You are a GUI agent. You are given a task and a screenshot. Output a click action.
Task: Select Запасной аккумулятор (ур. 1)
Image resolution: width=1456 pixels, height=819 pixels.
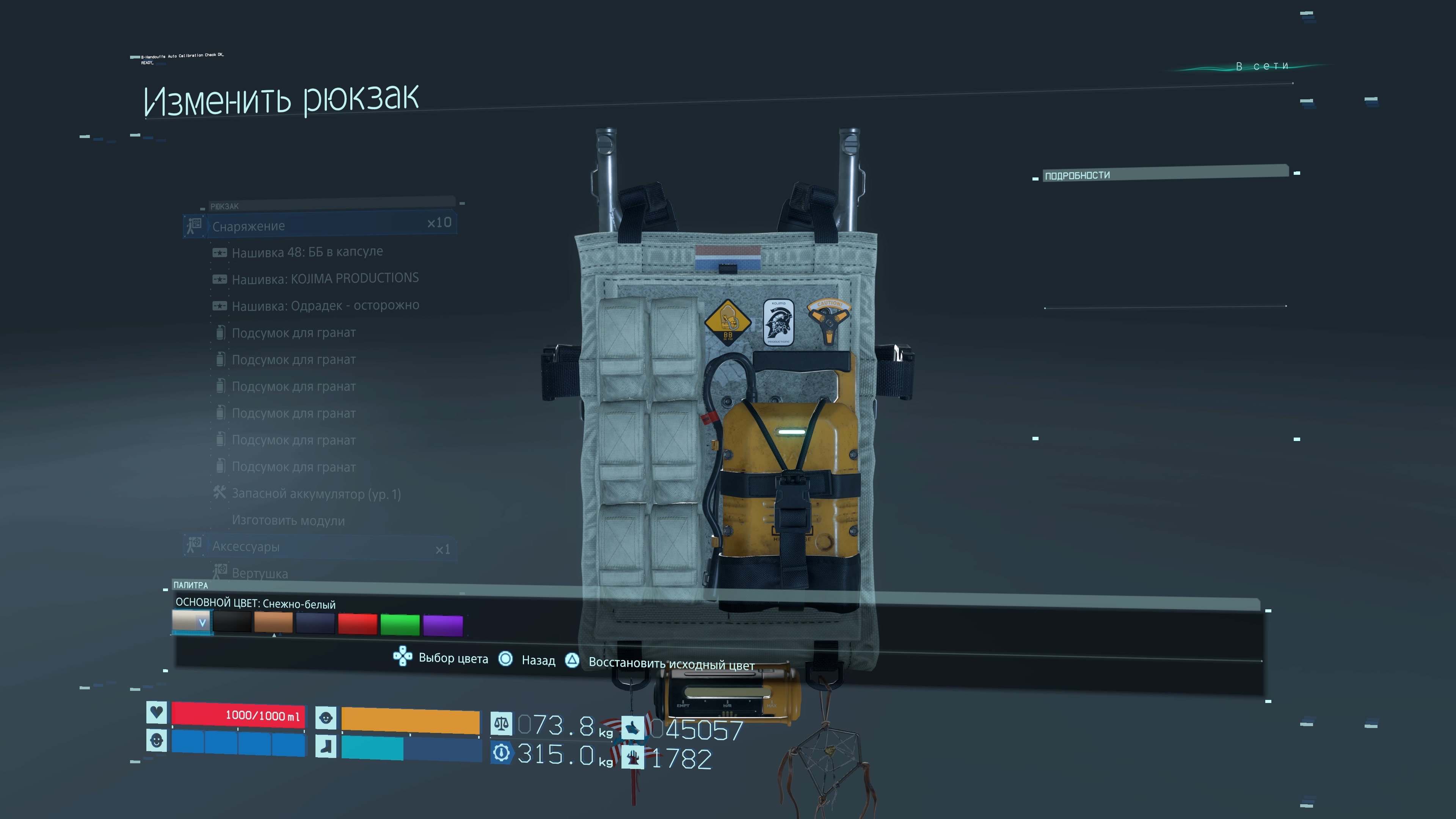click(316, 494)
